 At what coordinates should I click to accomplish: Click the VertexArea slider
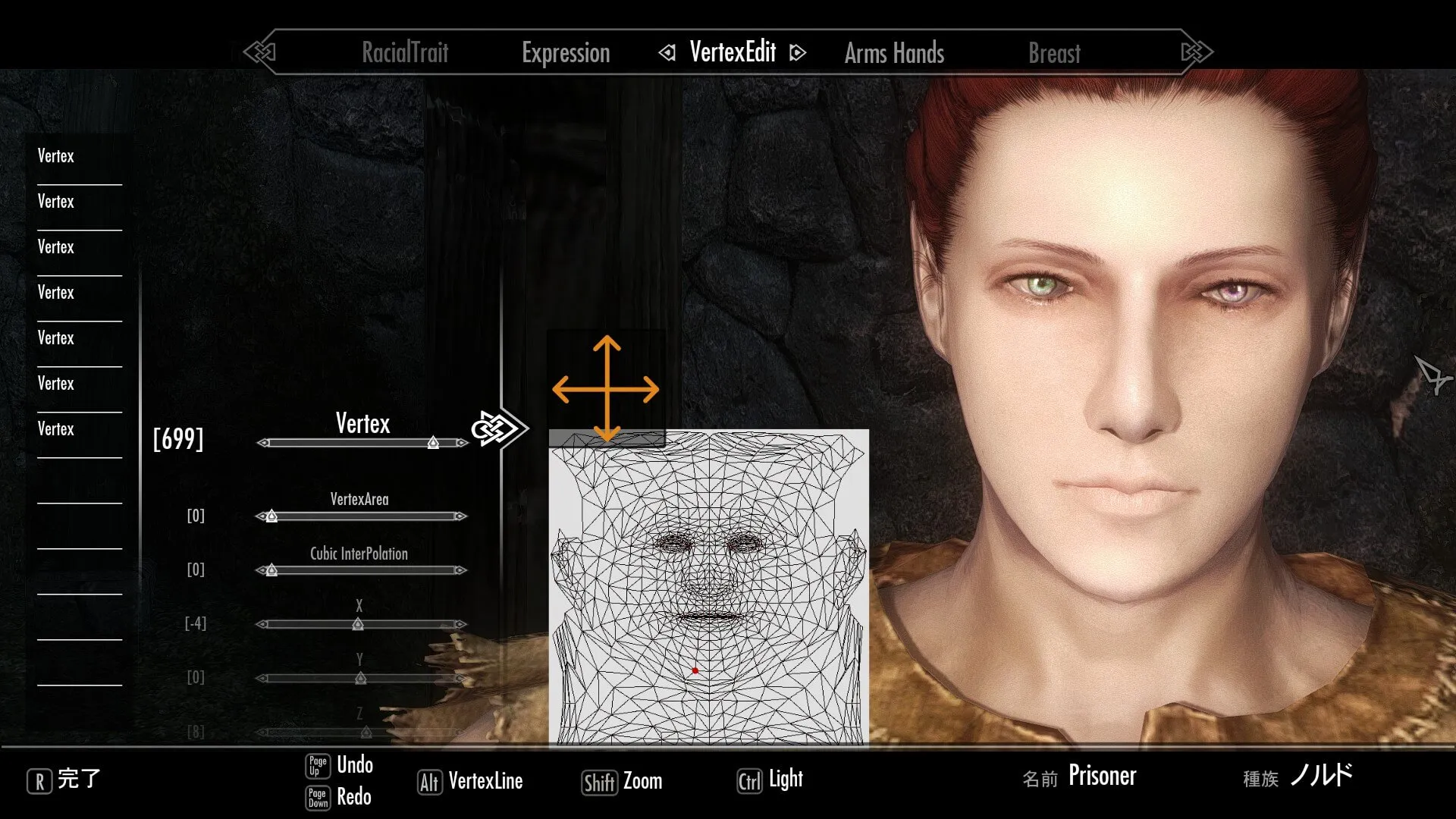(x=362, y=516)
